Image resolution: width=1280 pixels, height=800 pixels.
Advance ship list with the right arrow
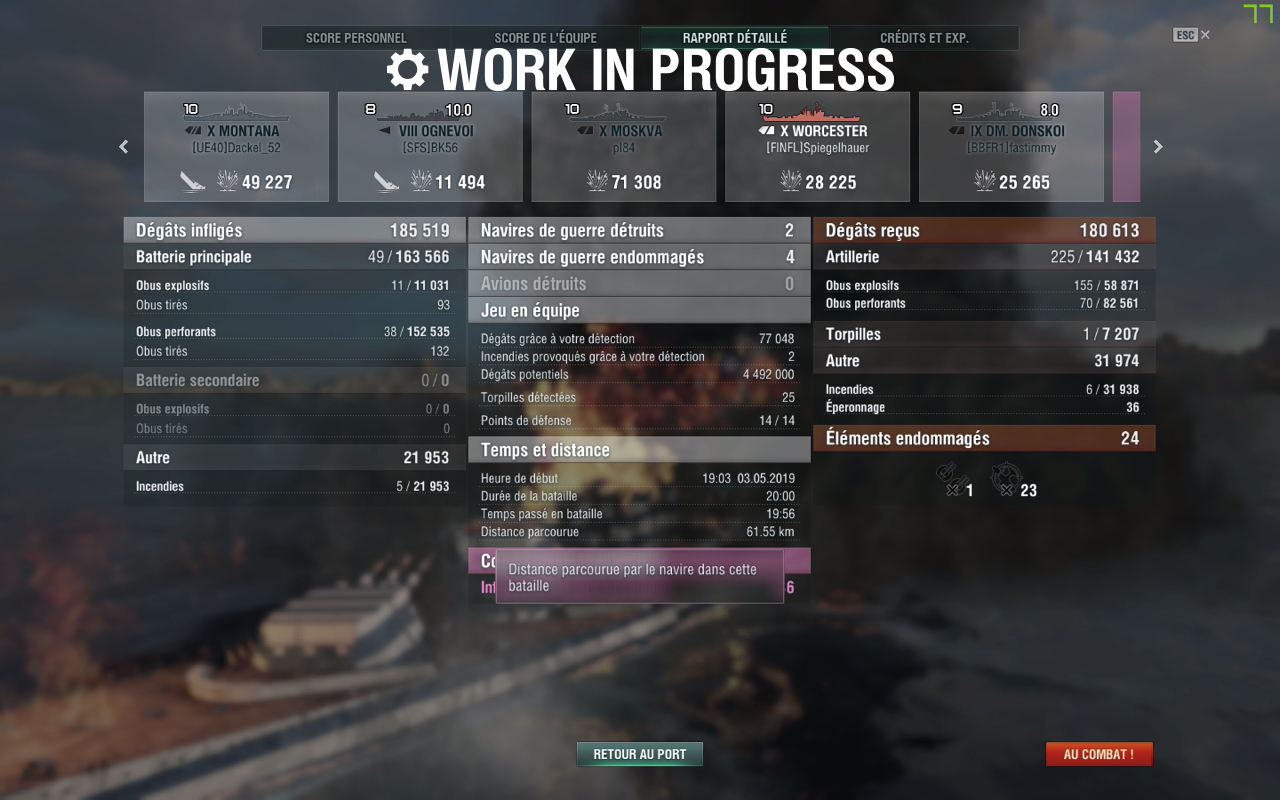[1158, 147]
